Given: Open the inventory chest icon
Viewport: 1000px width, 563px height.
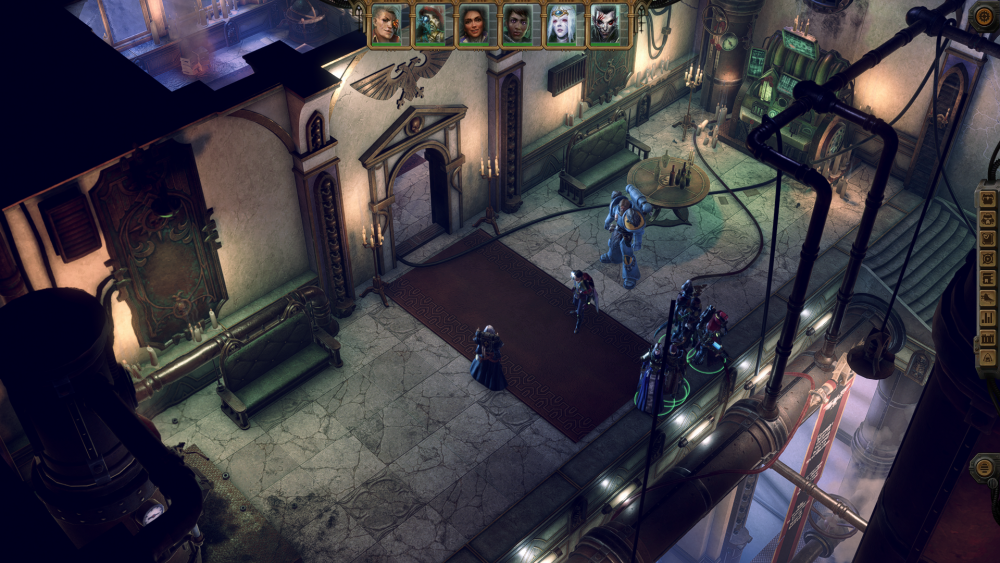Looking at the screenshot, I should pyautogui.click(x=987, y=198).
